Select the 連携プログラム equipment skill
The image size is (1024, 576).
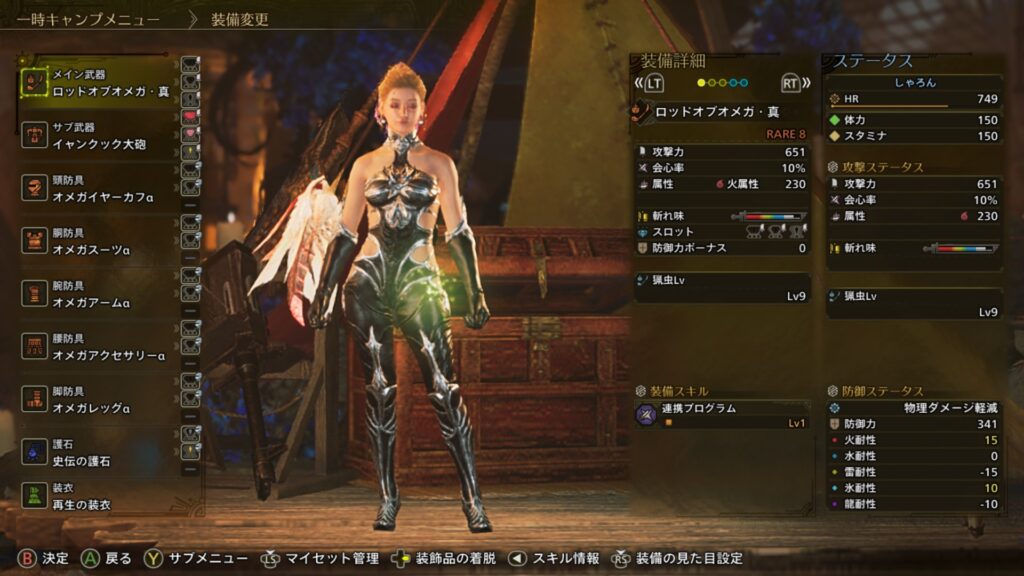[720, 415]
